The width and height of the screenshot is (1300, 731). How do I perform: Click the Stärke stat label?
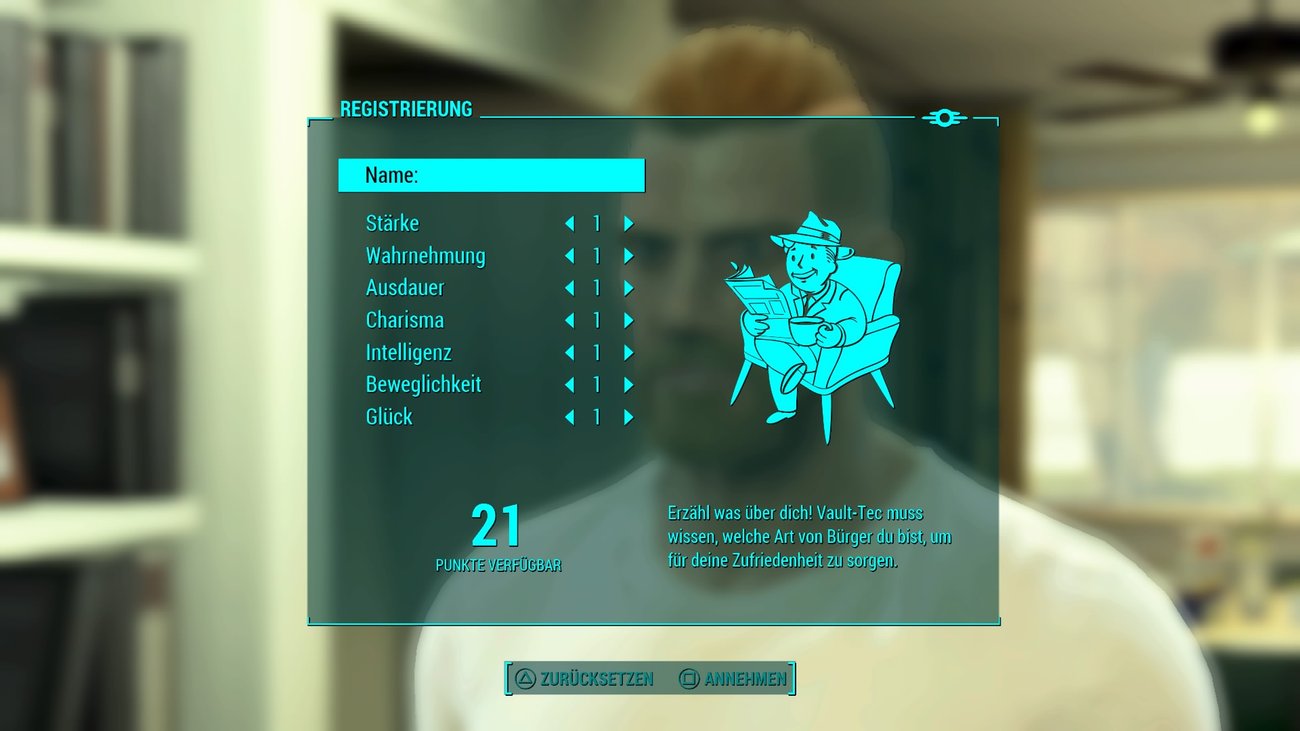point(392,223)
